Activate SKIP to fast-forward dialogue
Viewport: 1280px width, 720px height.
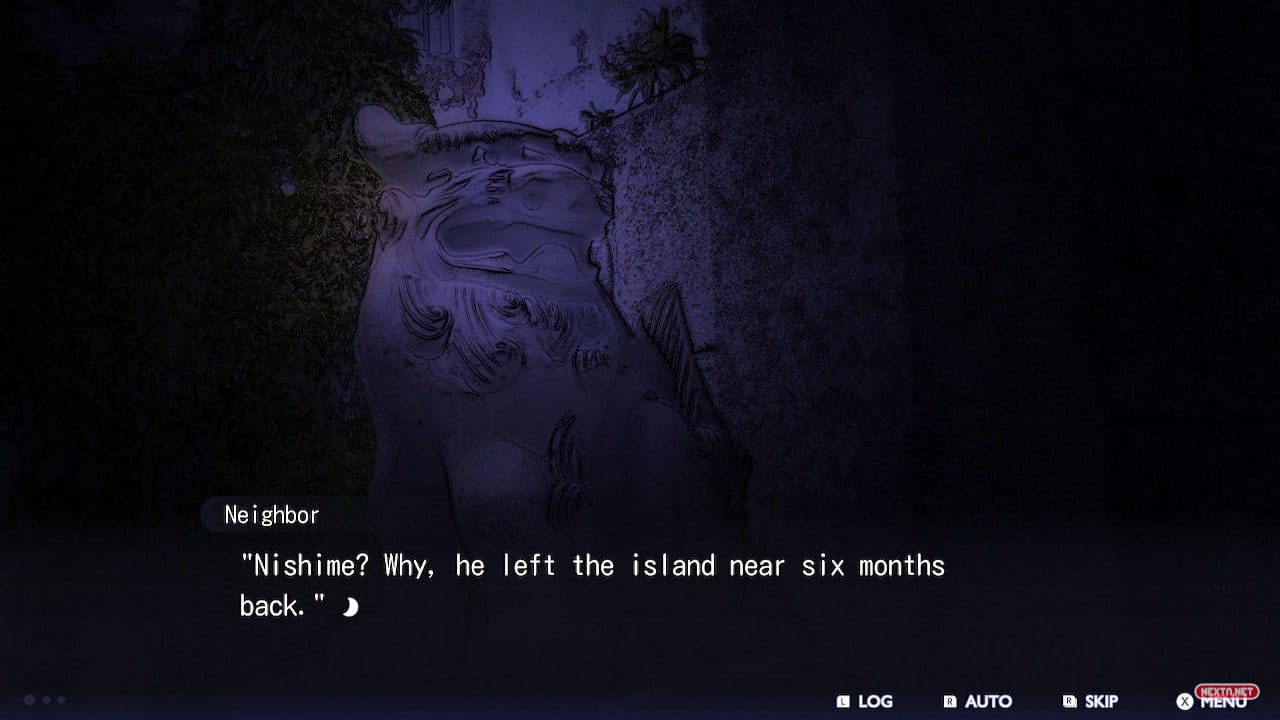pos(1091,701)
